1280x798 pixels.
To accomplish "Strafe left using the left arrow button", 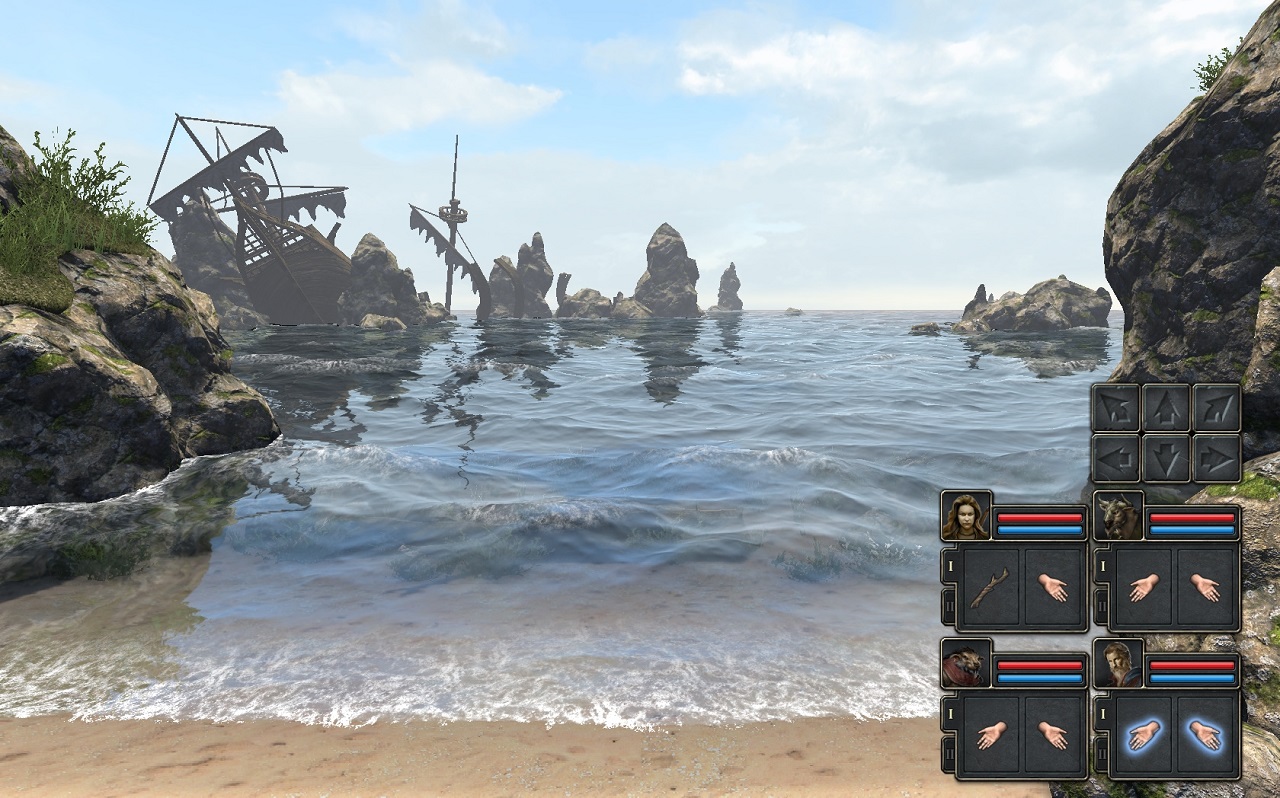I will pyautogui.click(x=1115, y=458).
